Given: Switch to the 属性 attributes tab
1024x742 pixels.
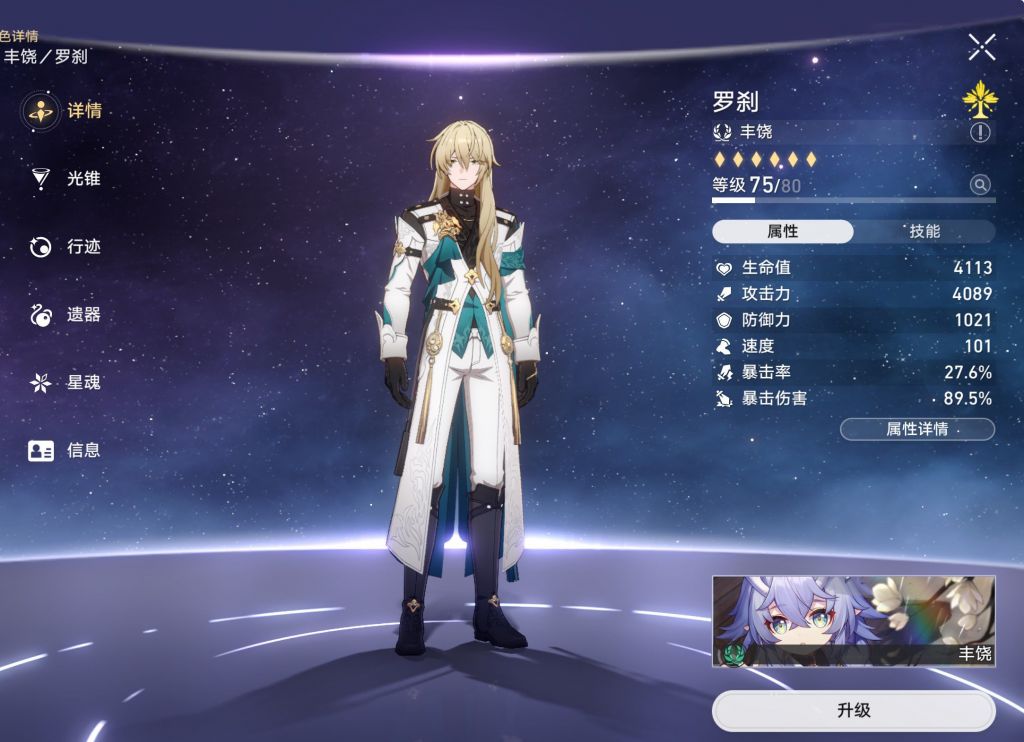Looking at the screenshot, I should (x=783, y=232).
